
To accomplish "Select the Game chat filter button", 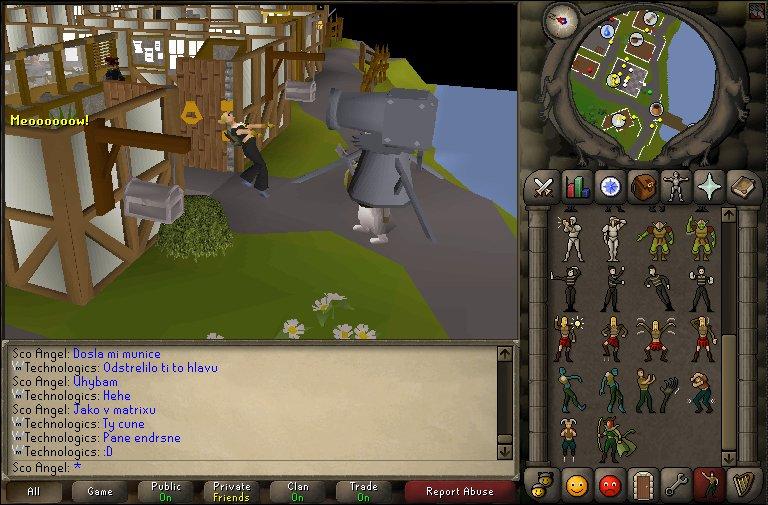I will [x=100, y=491].
